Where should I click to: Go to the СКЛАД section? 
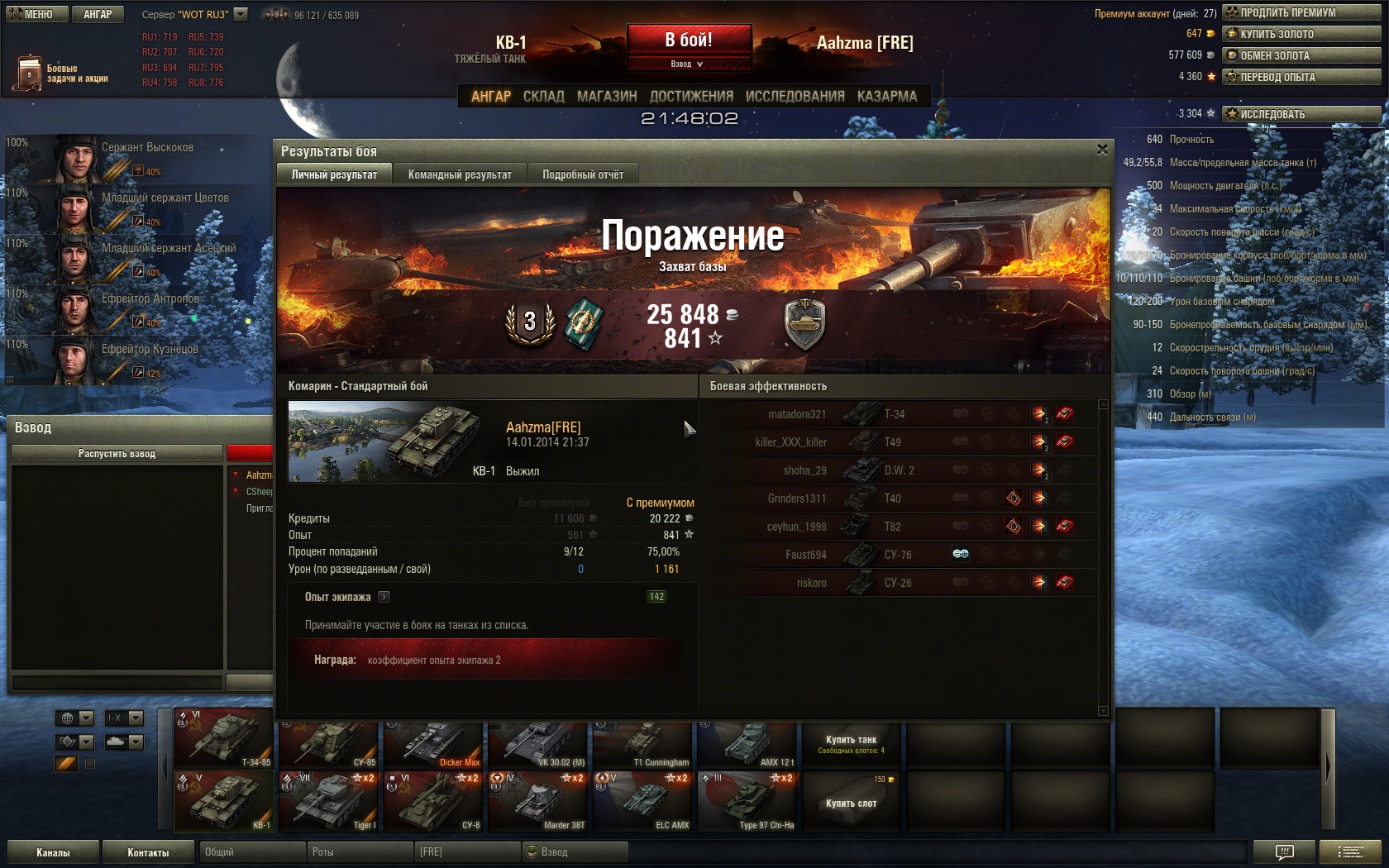543,97
